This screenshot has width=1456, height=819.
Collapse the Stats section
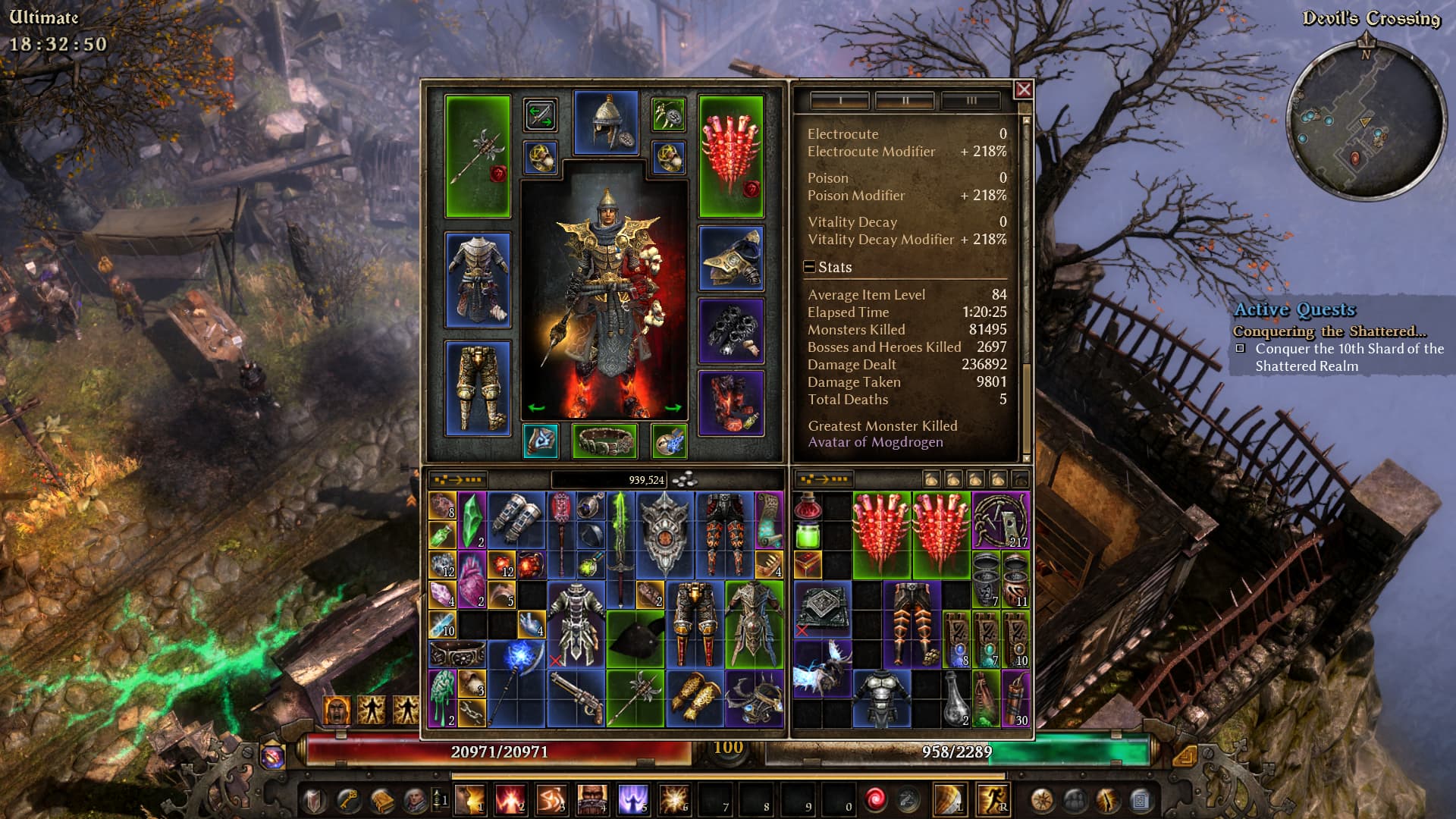(x=810, y=267)
